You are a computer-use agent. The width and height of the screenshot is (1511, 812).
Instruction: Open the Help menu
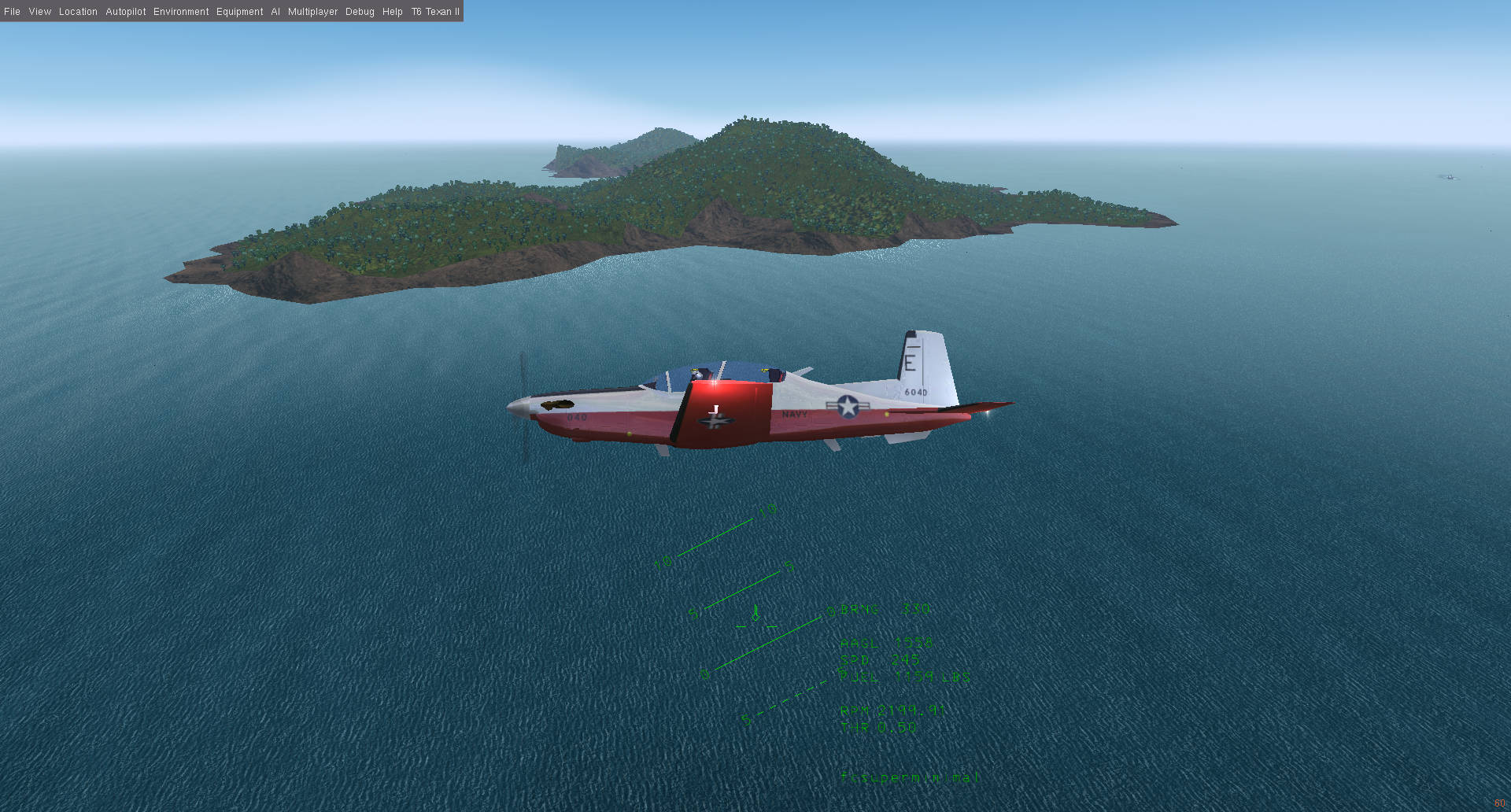tap(391, 11)
